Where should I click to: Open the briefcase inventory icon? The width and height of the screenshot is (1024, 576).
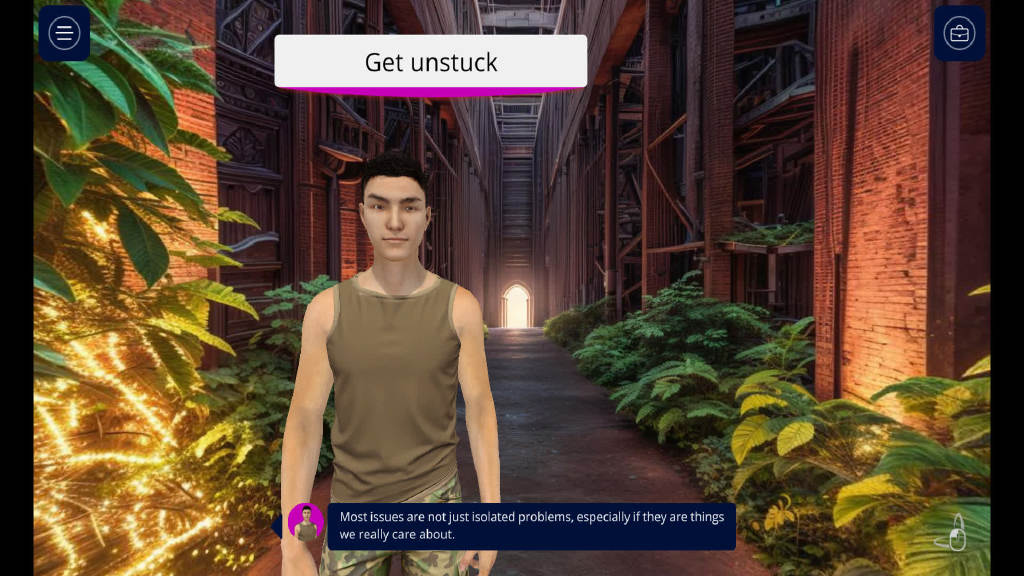click(x=959, y=33)
